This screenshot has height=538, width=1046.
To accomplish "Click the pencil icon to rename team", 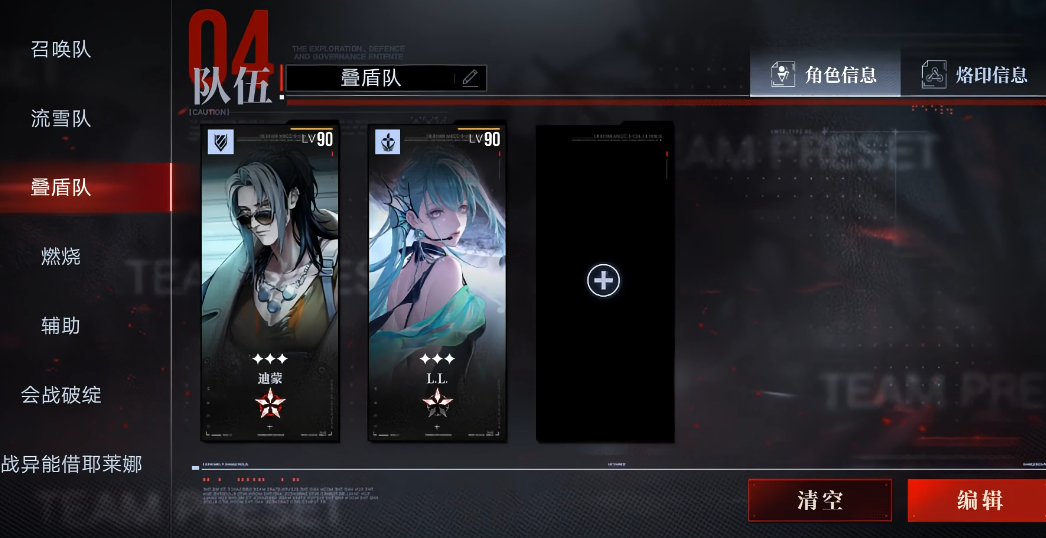I will [x=470, y=78].
